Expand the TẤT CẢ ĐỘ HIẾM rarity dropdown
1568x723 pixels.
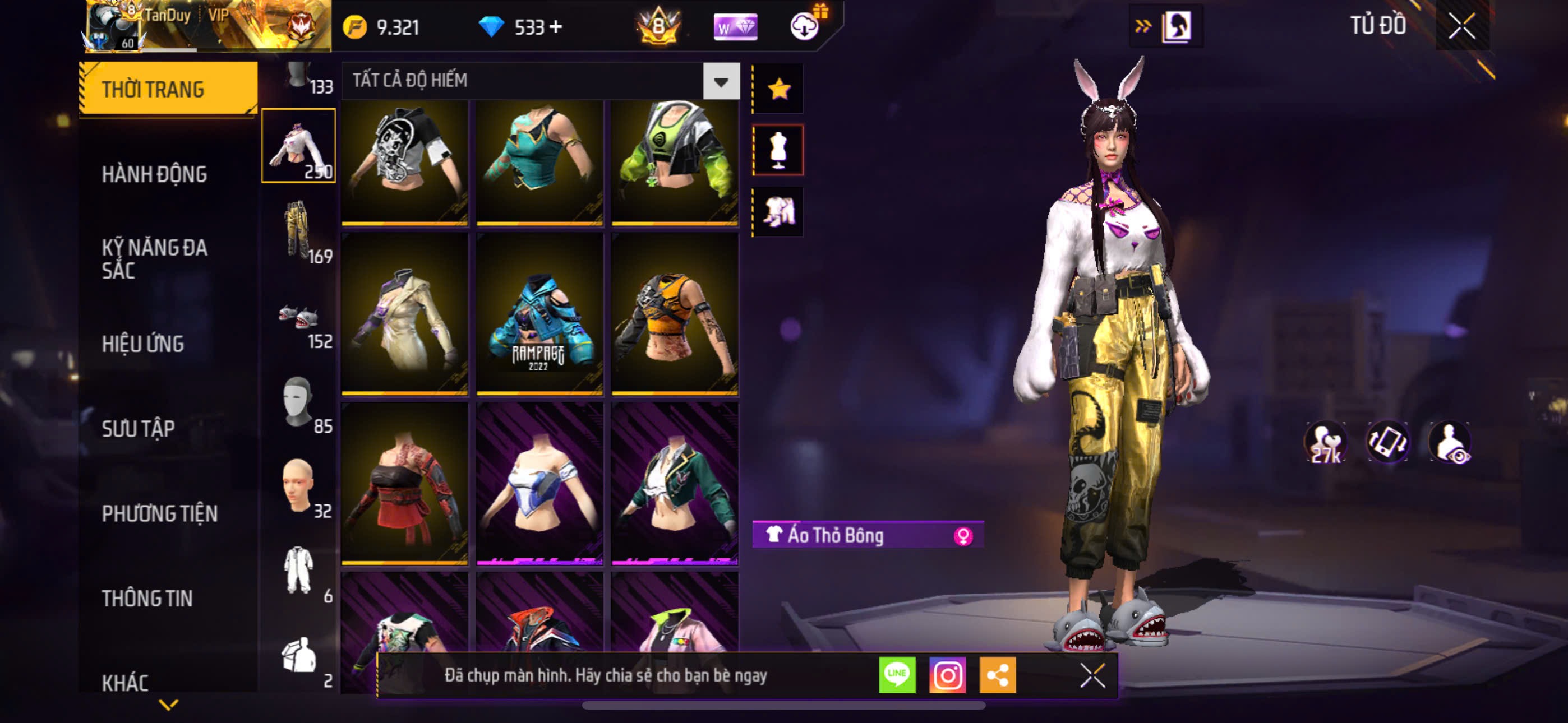click(721, 81)
